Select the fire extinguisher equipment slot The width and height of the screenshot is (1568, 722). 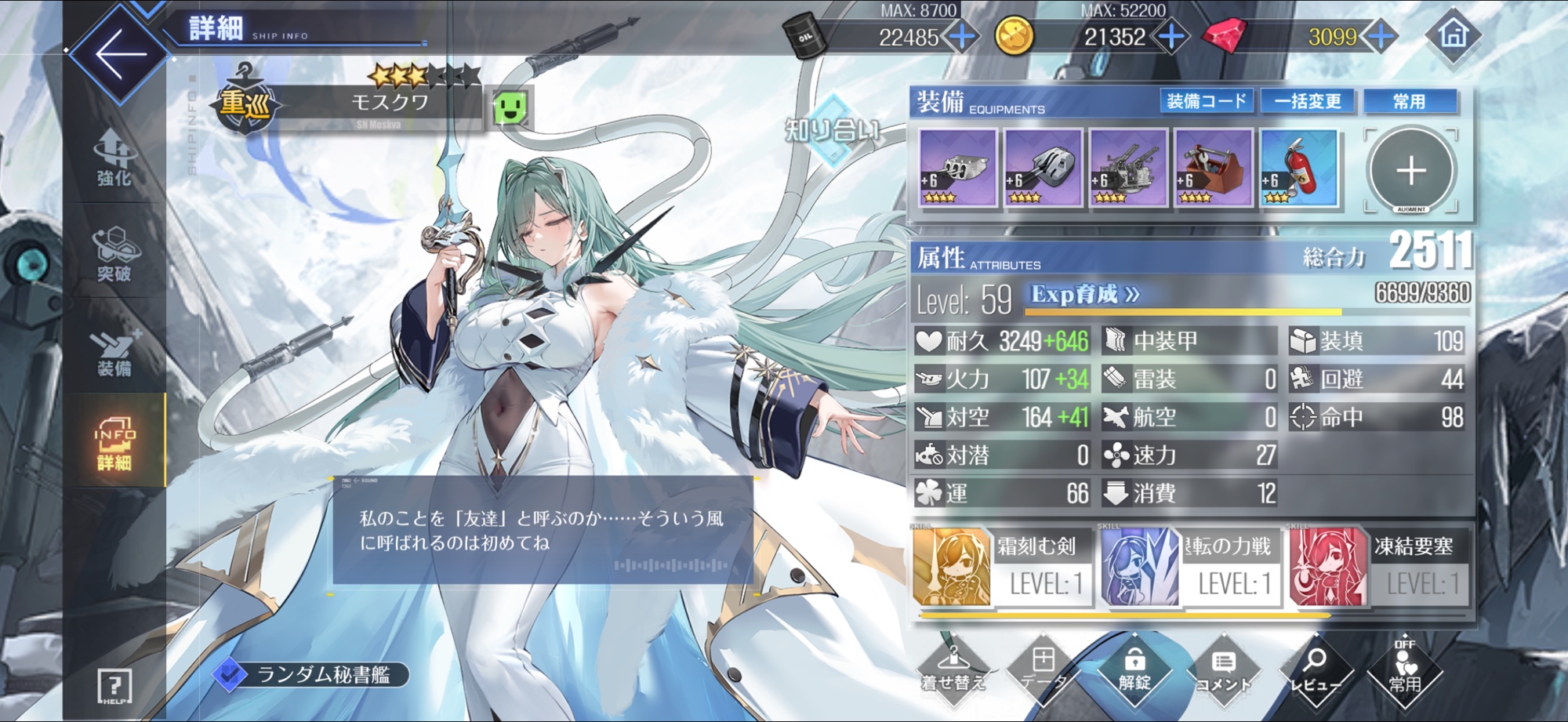1298,169
